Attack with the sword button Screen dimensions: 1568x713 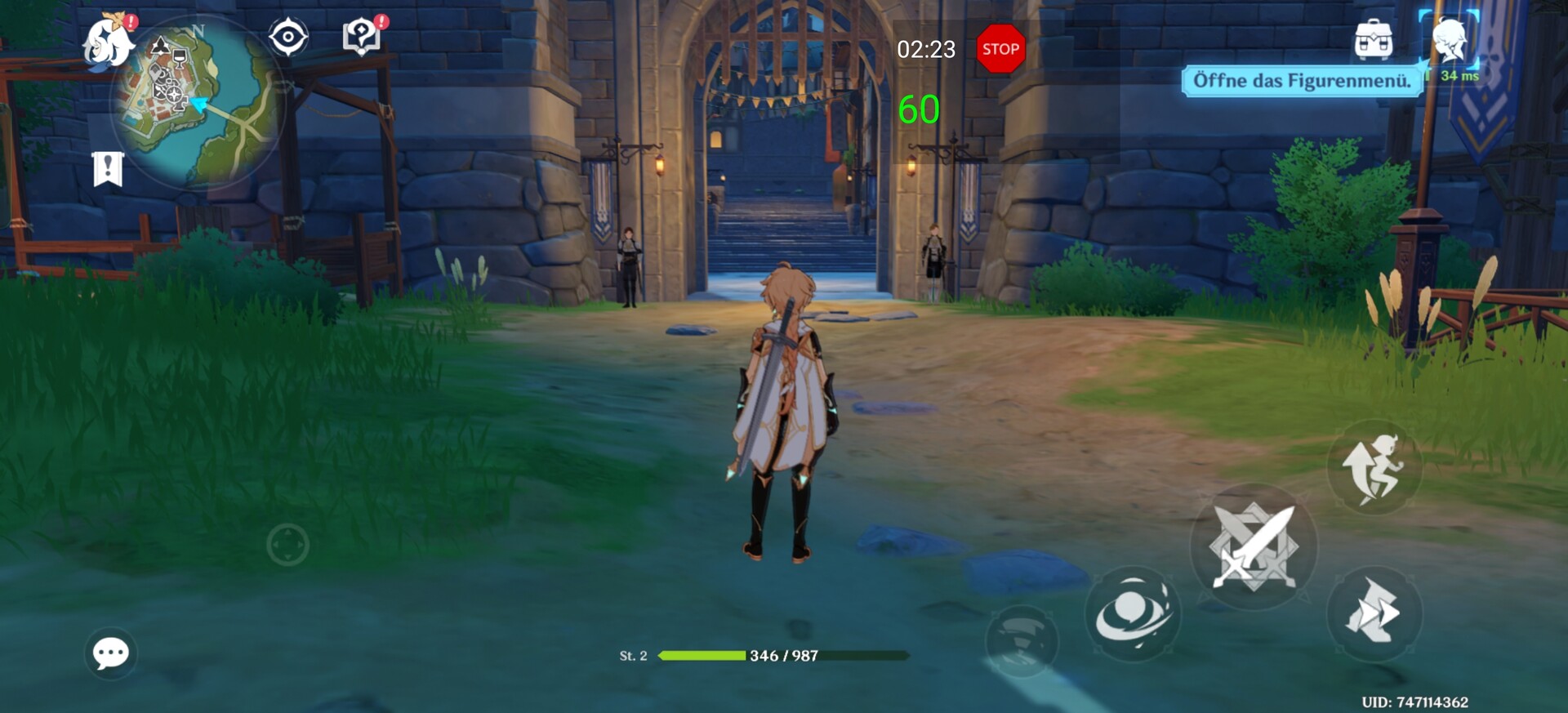tap(1254, 546)
